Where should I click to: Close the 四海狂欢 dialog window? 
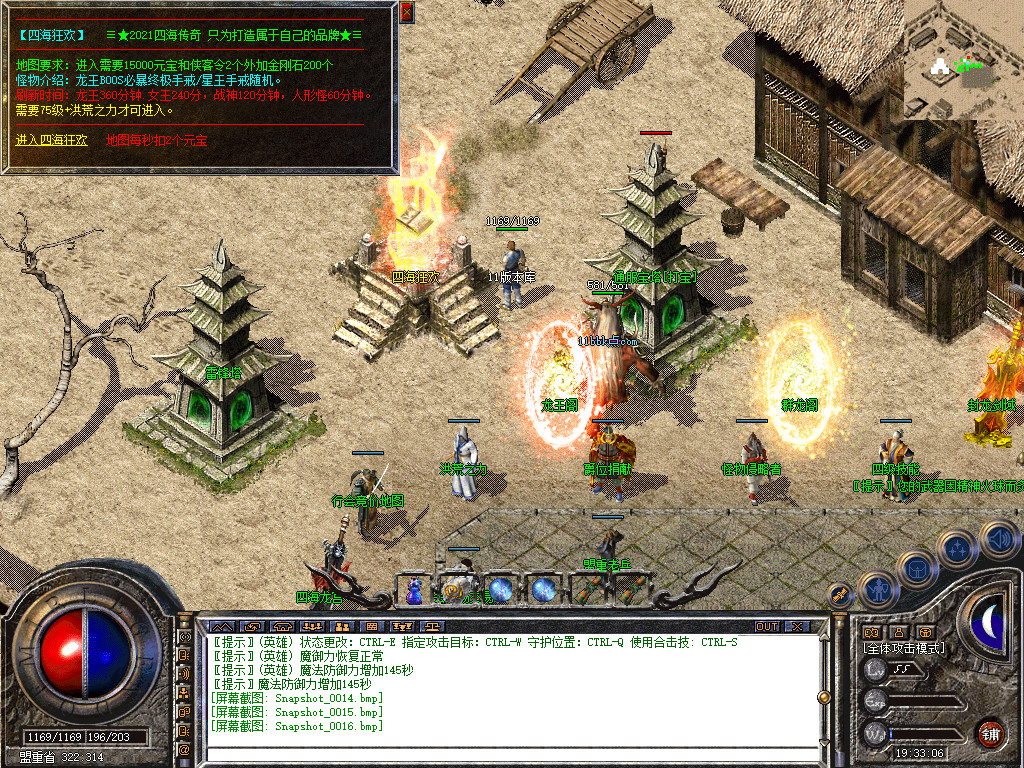406,13
